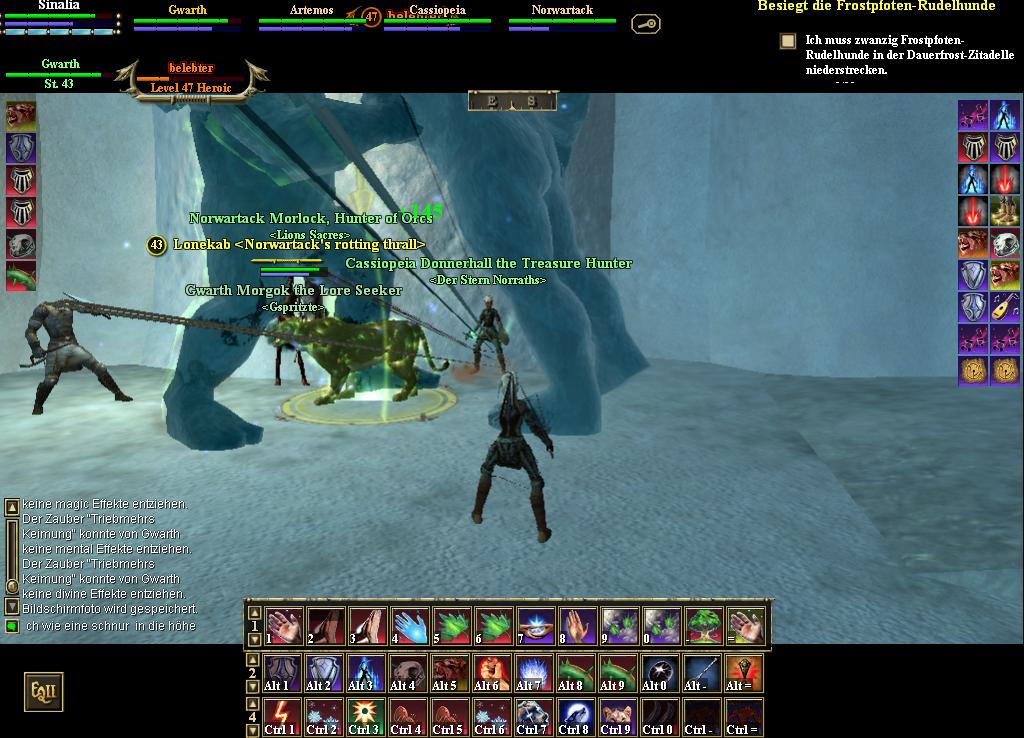Select the Alt 6 flaming fist ability

click(487, 673)
